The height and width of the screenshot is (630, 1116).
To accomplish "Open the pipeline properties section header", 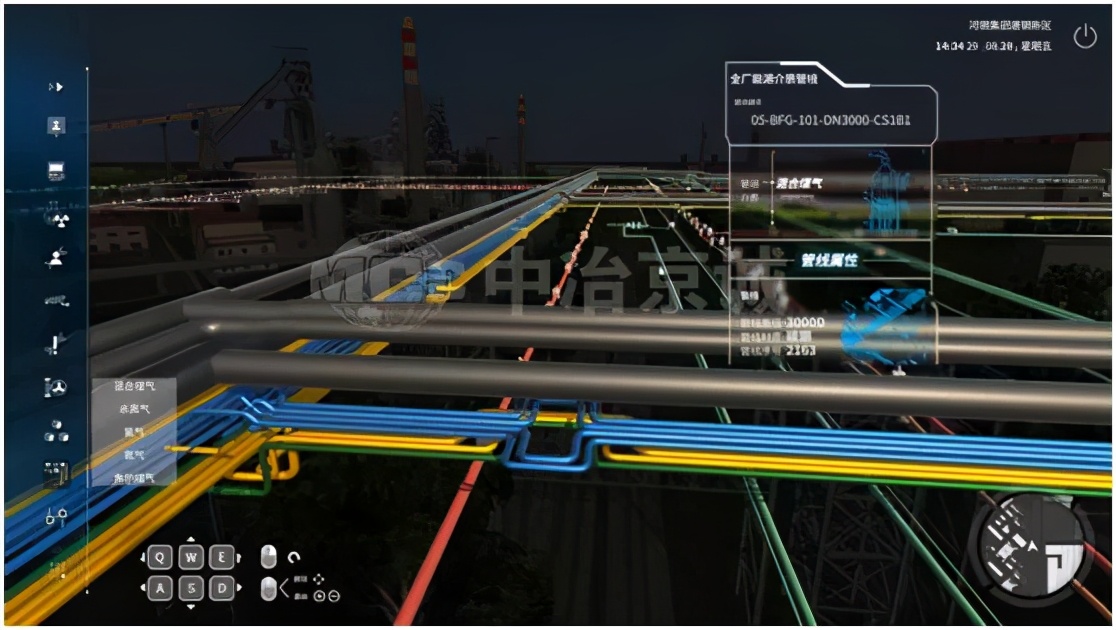I will 829,260.
